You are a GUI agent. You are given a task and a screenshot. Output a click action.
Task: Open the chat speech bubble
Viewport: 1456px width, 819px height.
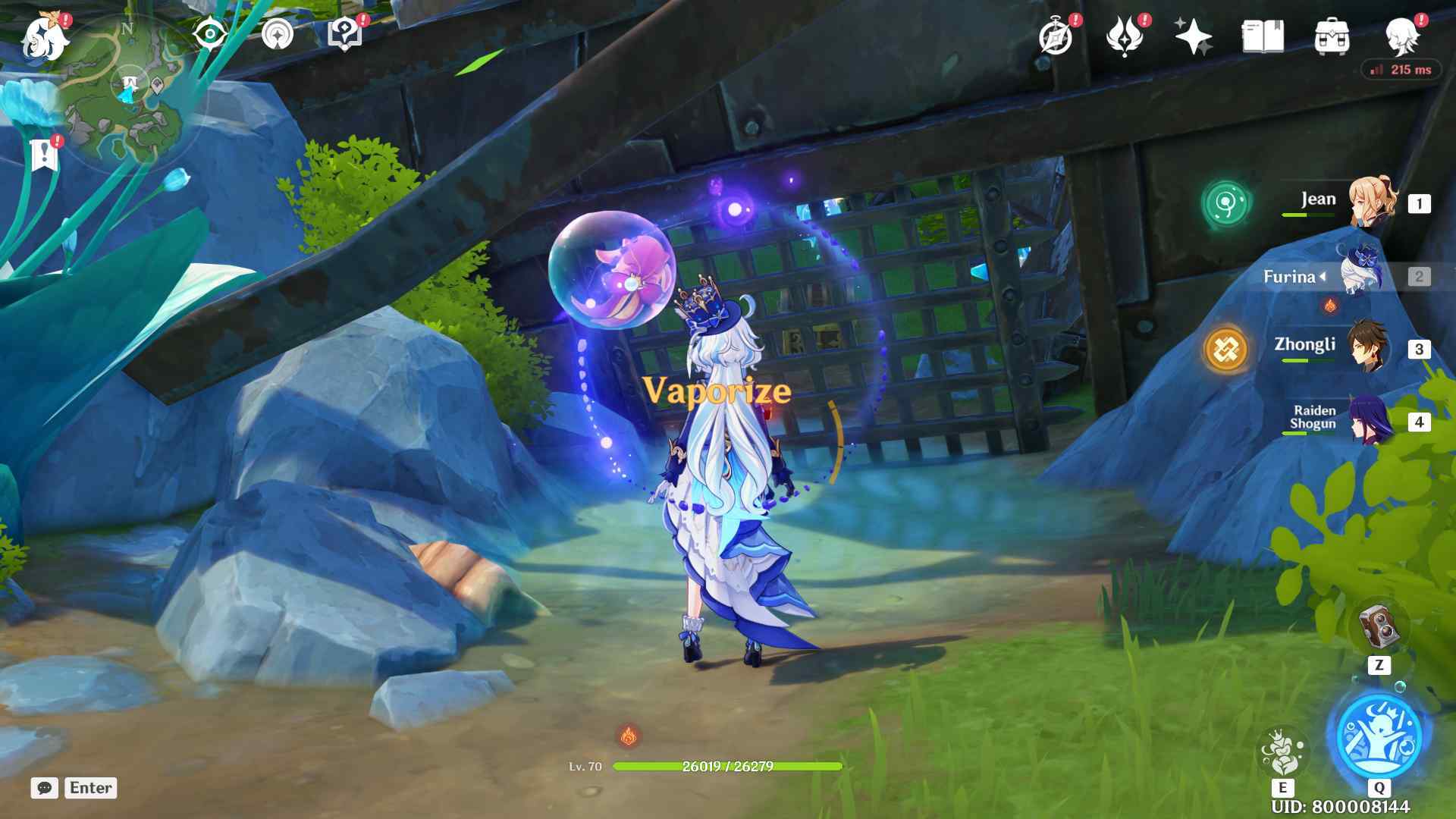click(45, 788)
